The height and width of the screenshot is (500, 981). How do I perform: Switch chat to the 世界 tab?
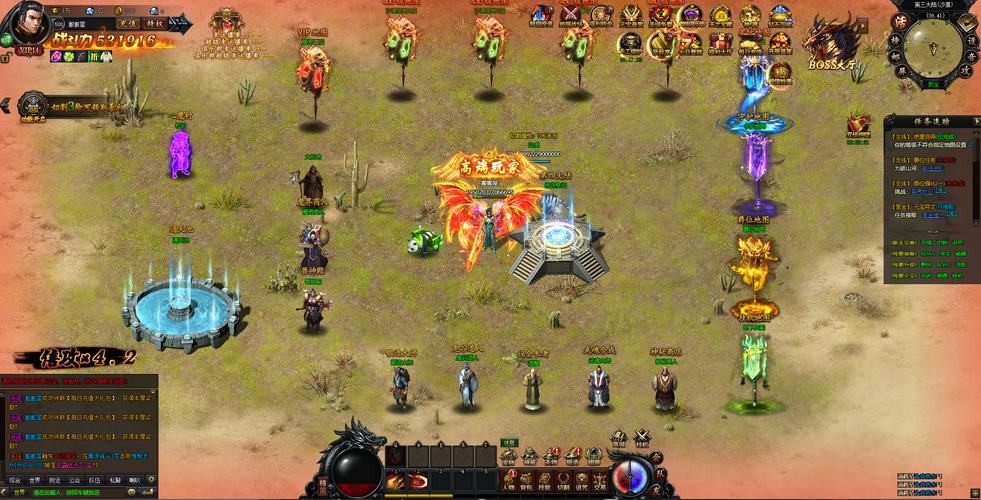35,480
